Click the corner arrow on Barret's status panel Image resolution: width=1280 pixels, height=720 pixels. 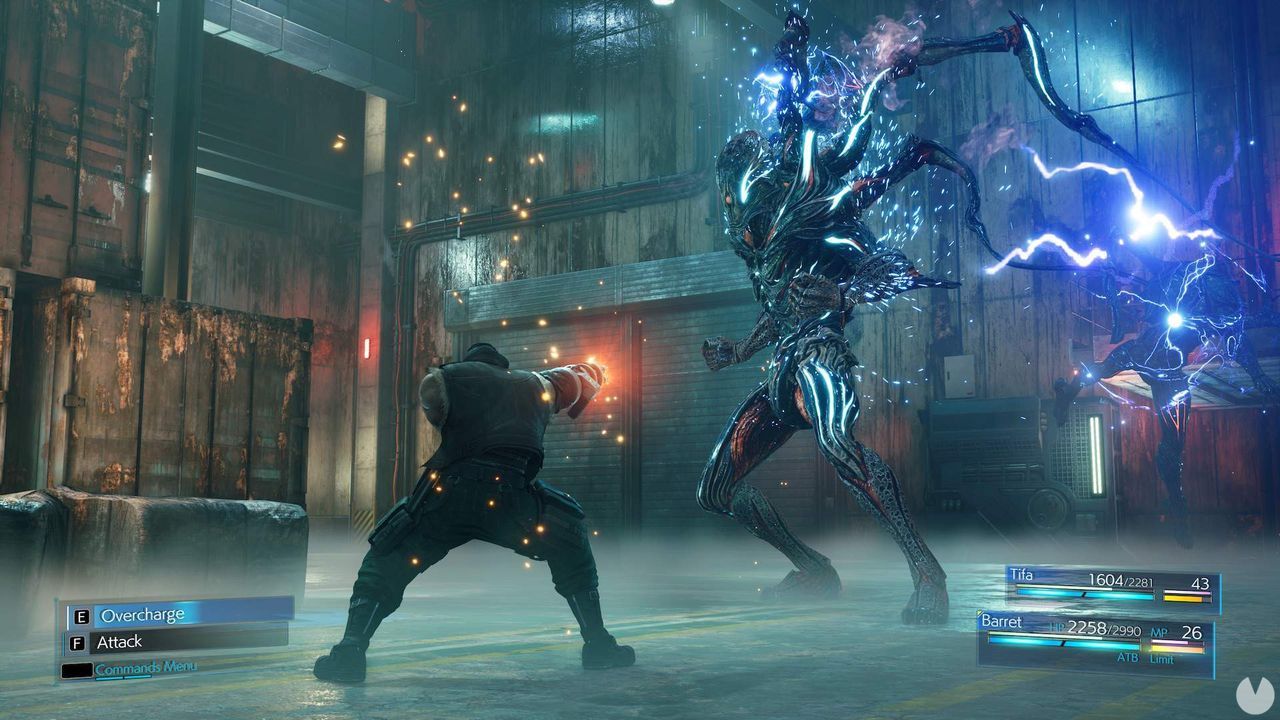pos(979,613)
